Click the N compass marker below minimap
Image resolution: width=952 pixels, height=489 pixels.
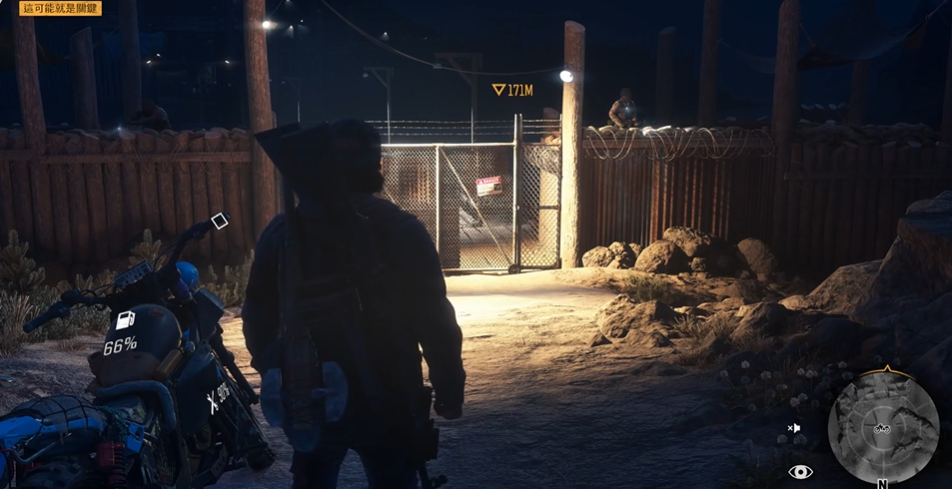click(x=882, y=483)
